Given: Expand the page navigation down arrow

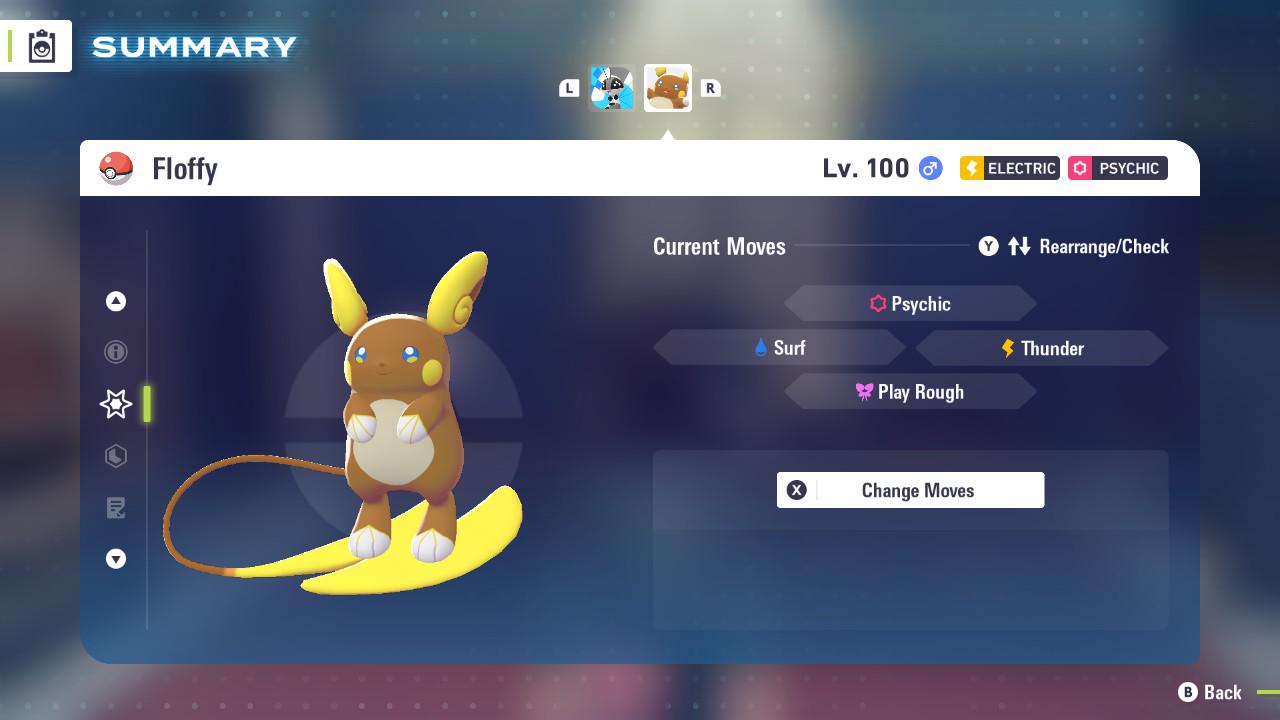Looking at the screenshot, I should [116, 559].
